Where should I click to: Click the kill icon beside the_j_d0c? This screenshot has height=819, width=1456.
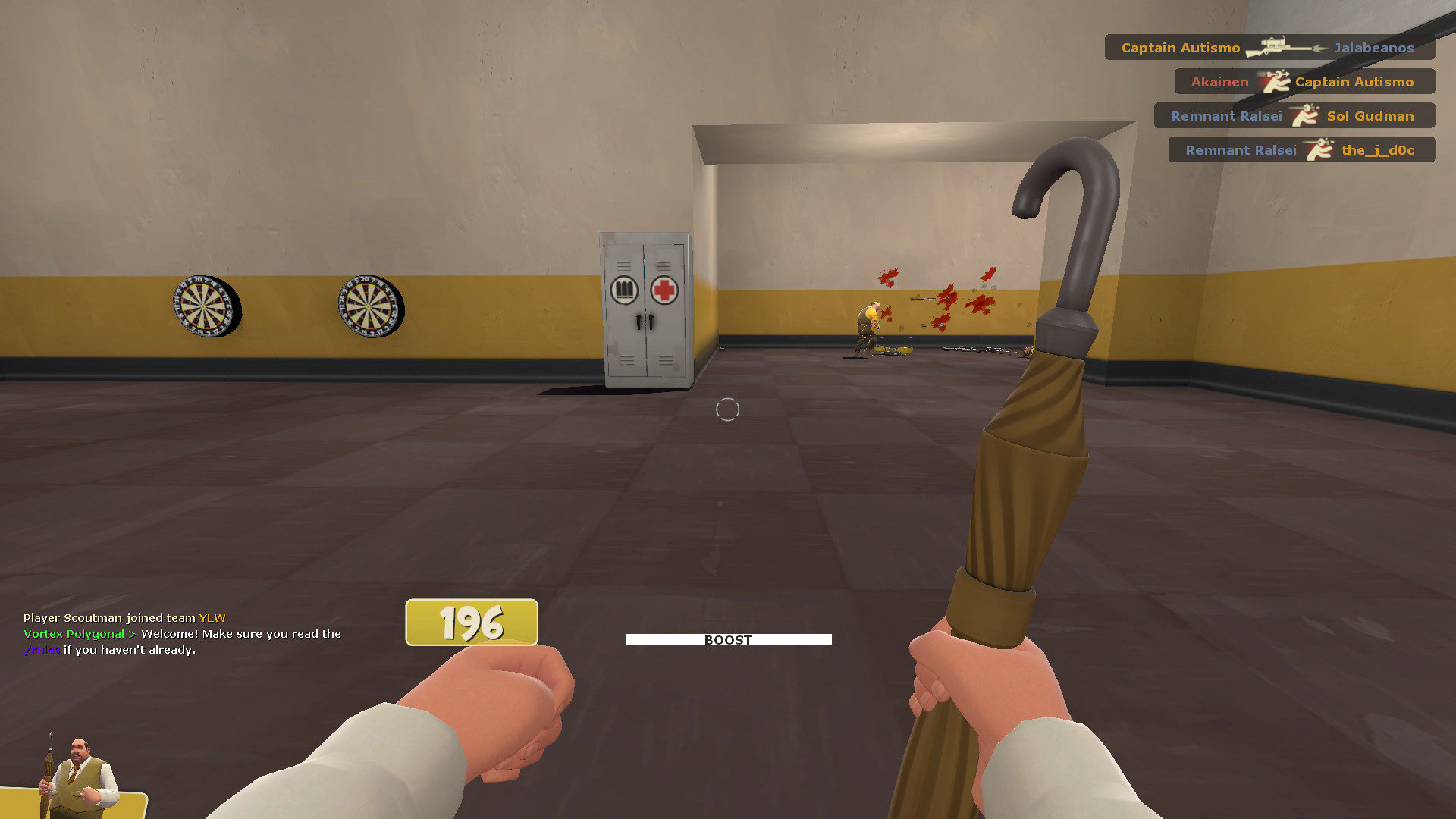(1321, 149)
